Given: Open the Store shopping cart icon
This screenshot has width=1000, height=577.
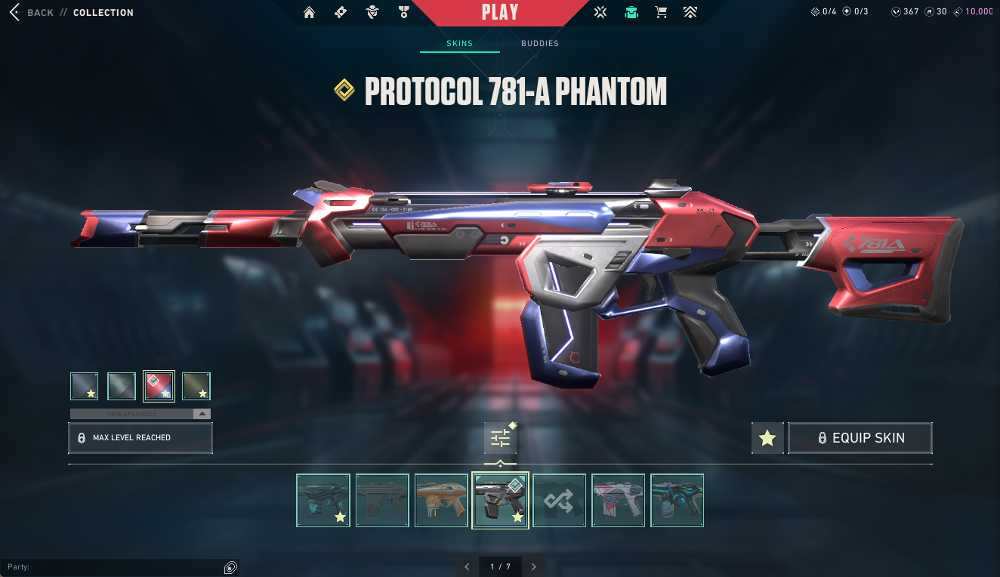Looking at the screenshot, I should (x=660, y=13).
